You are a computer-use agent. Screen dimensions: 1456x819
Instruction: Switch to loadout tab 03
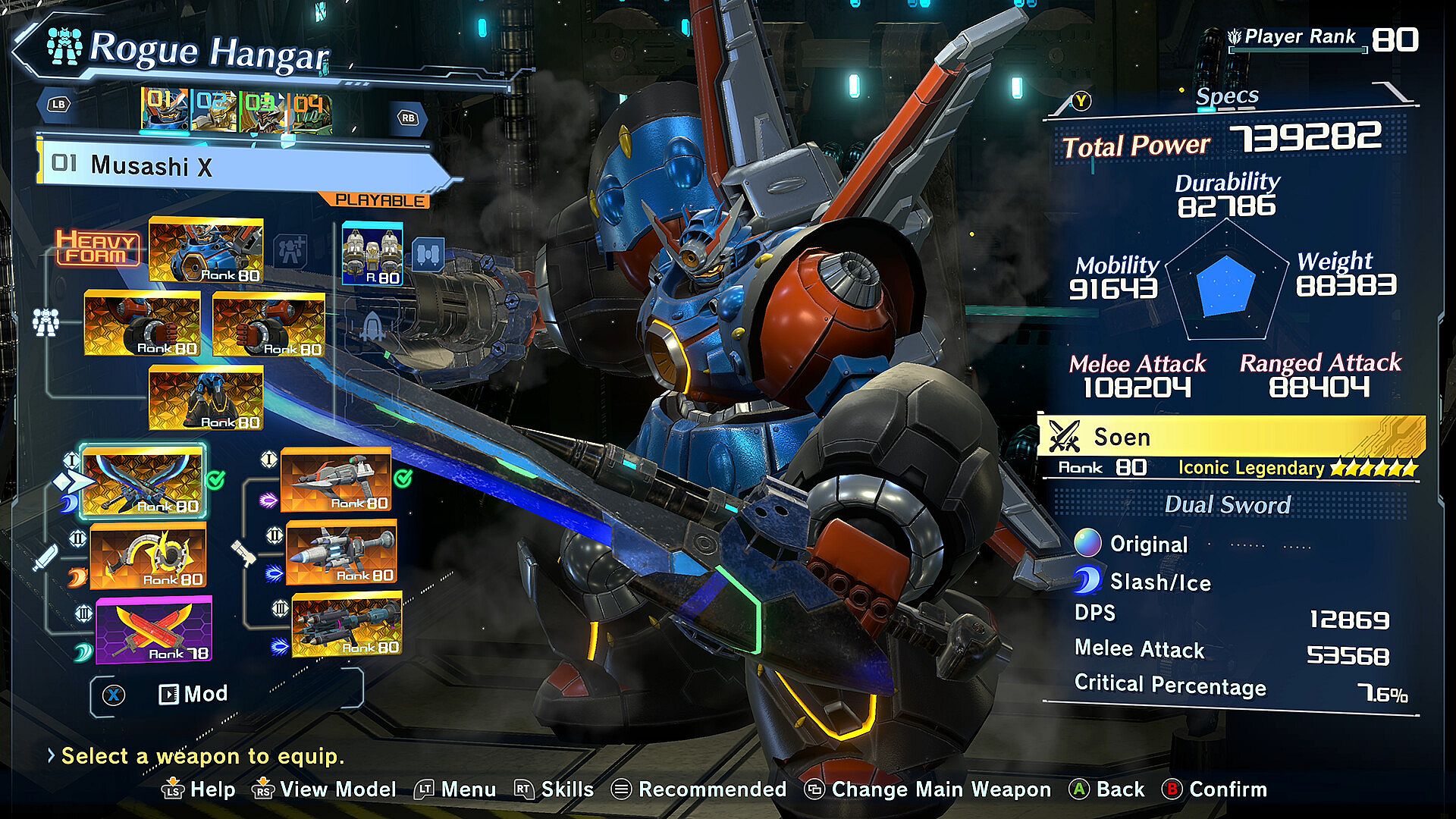tap(262, 111)
